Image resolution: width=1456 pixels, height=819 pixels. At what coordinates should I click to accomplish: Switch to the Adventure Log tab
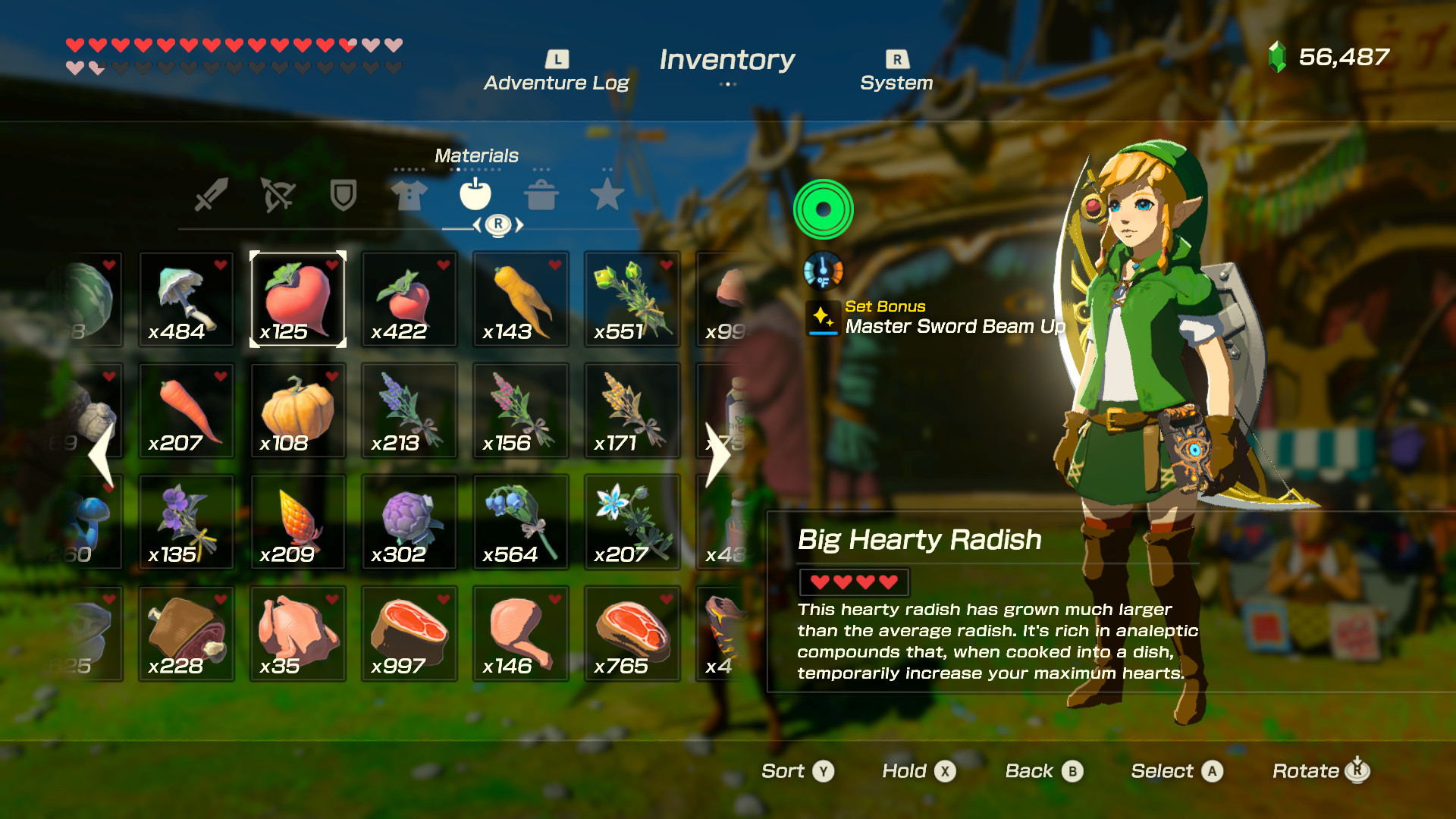pos(557,70)
